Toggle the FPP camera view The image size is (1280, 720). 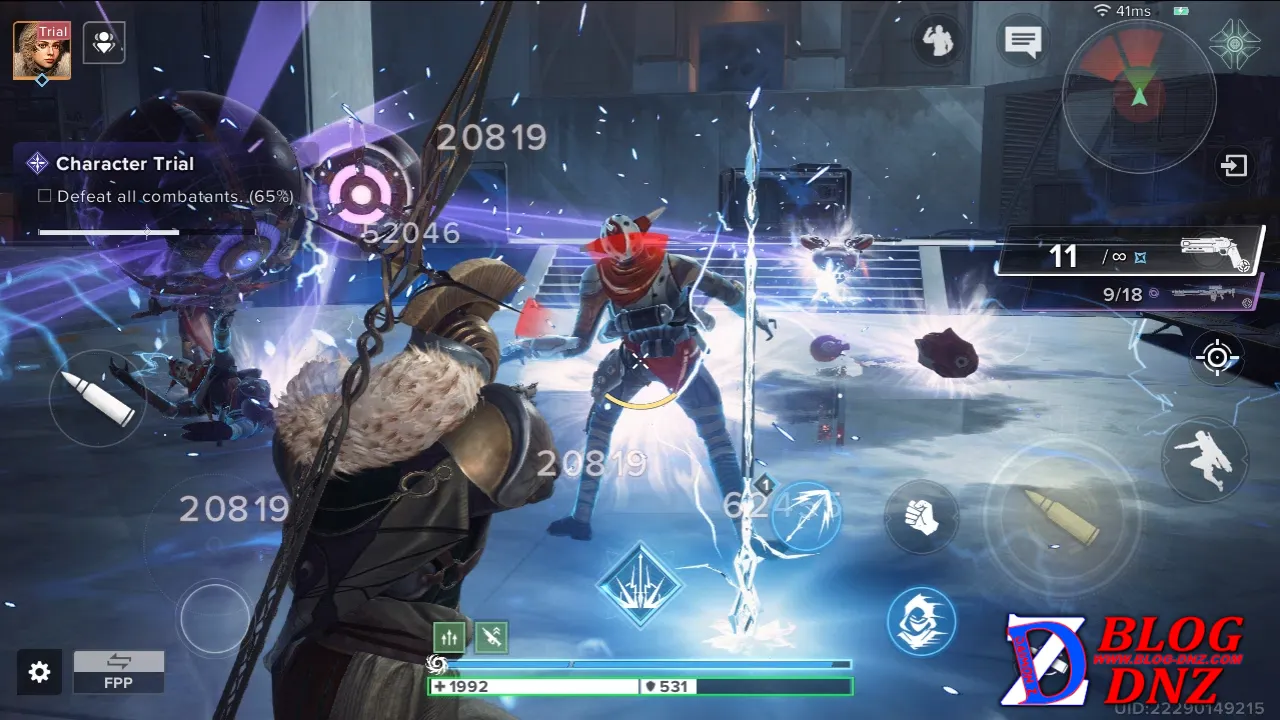tap(119, 672)
